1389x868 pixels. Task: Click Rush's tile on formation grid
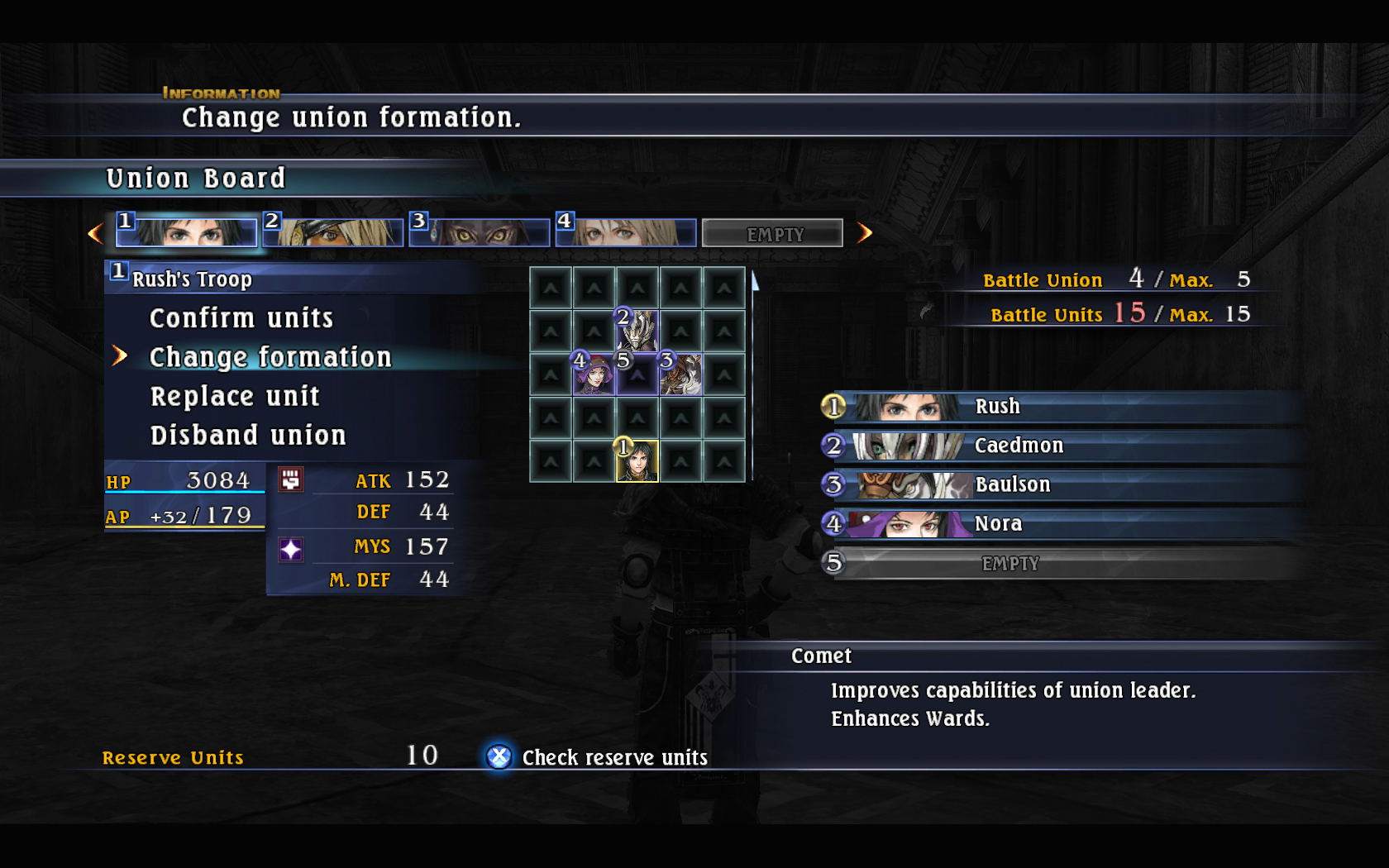637,460
